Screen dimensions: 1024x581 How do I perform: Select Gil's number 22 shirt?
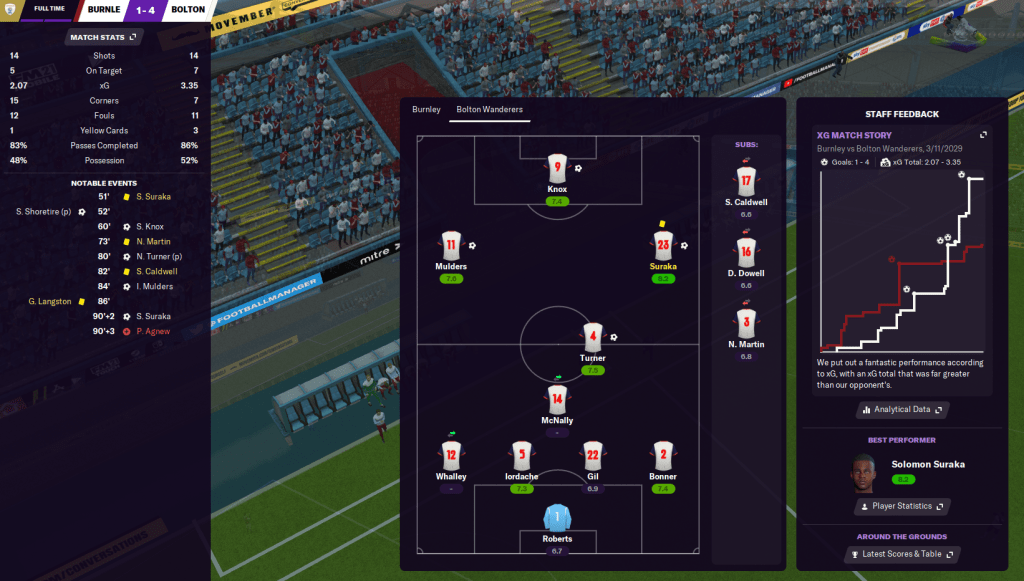tap(592, 456)
